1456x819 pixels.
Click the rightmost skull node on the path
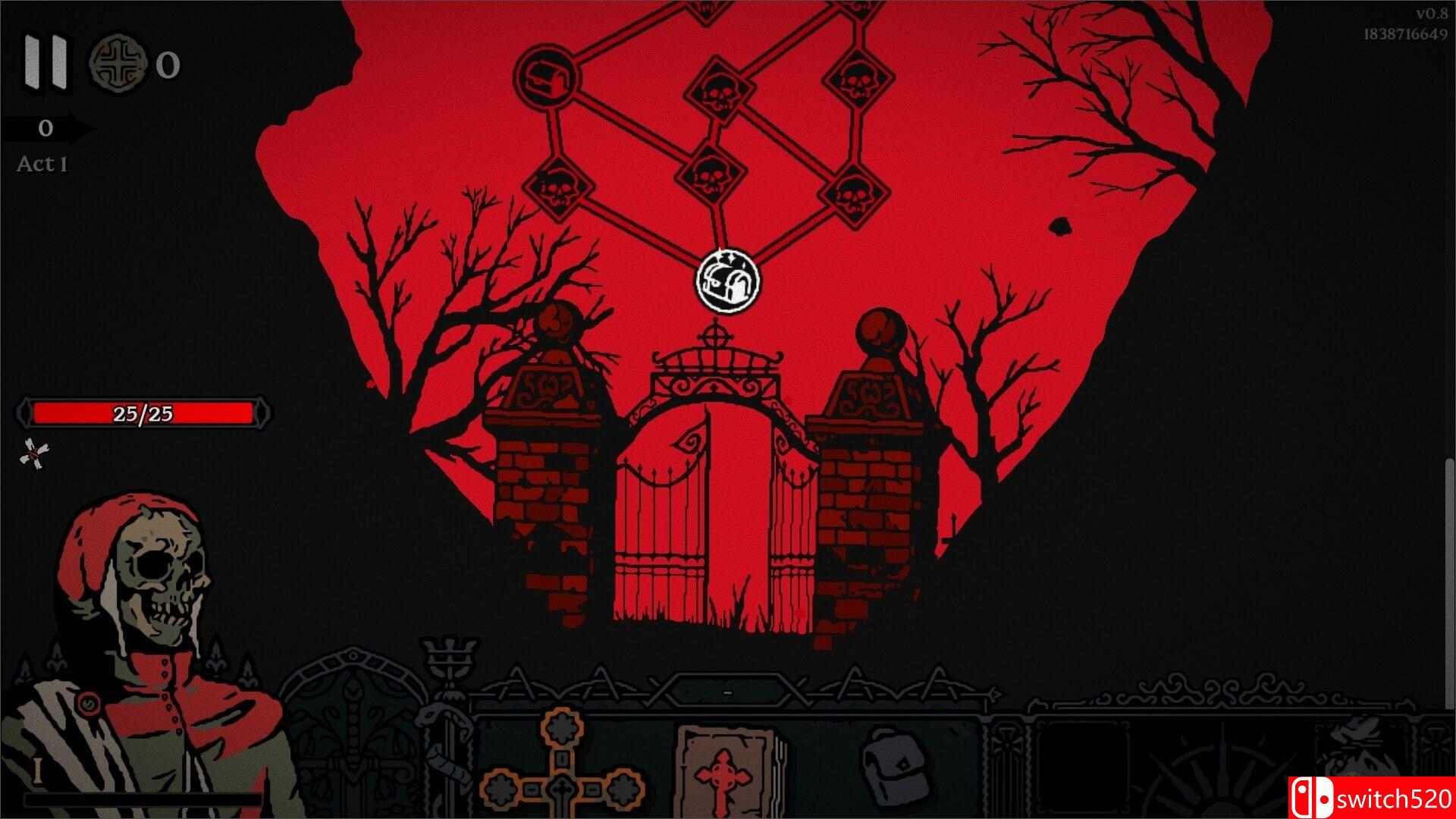click(x=855, y=190)
